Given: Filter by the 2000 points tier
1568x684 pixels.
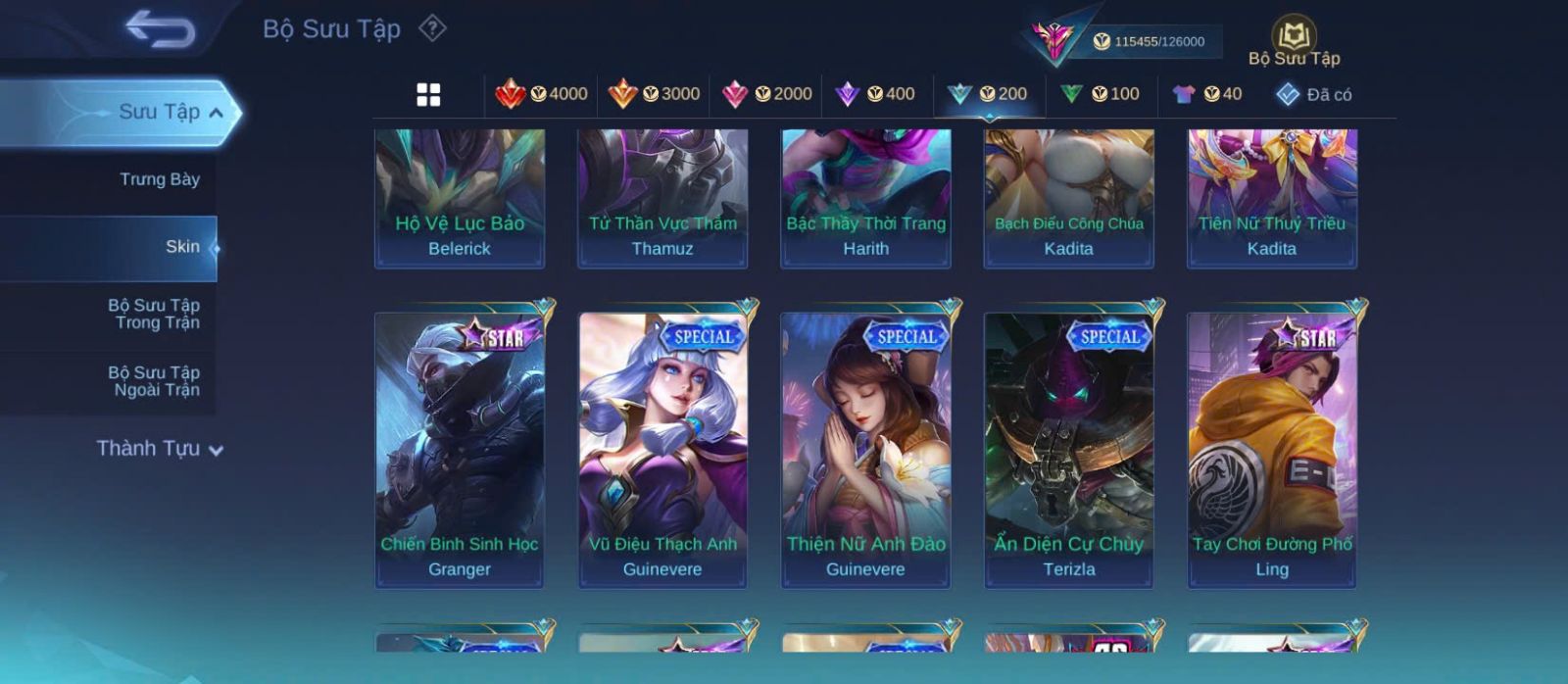Looking at the screenshot, I should pos(767,94).
